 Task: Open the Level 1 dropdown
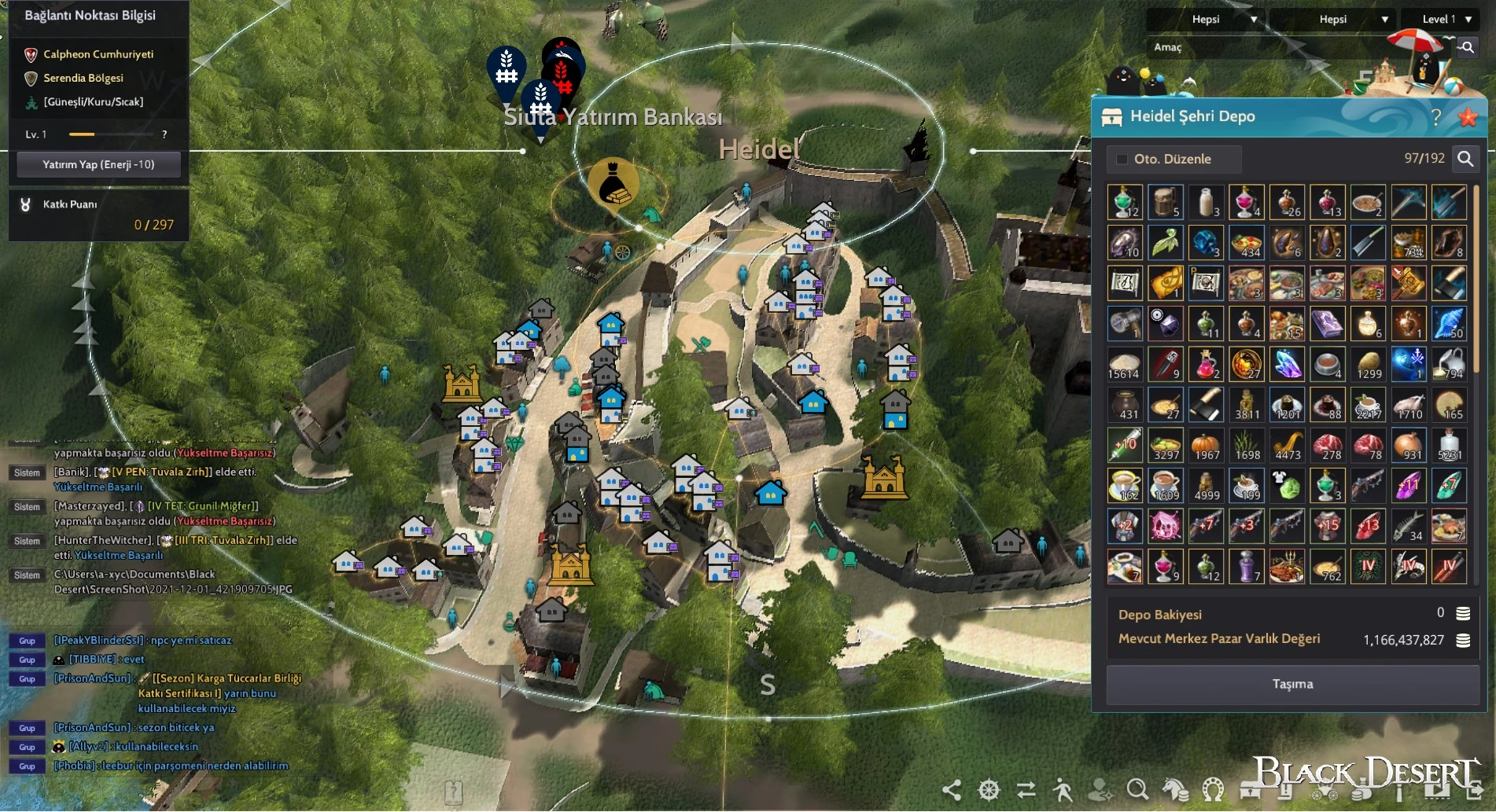[1446, 19]
